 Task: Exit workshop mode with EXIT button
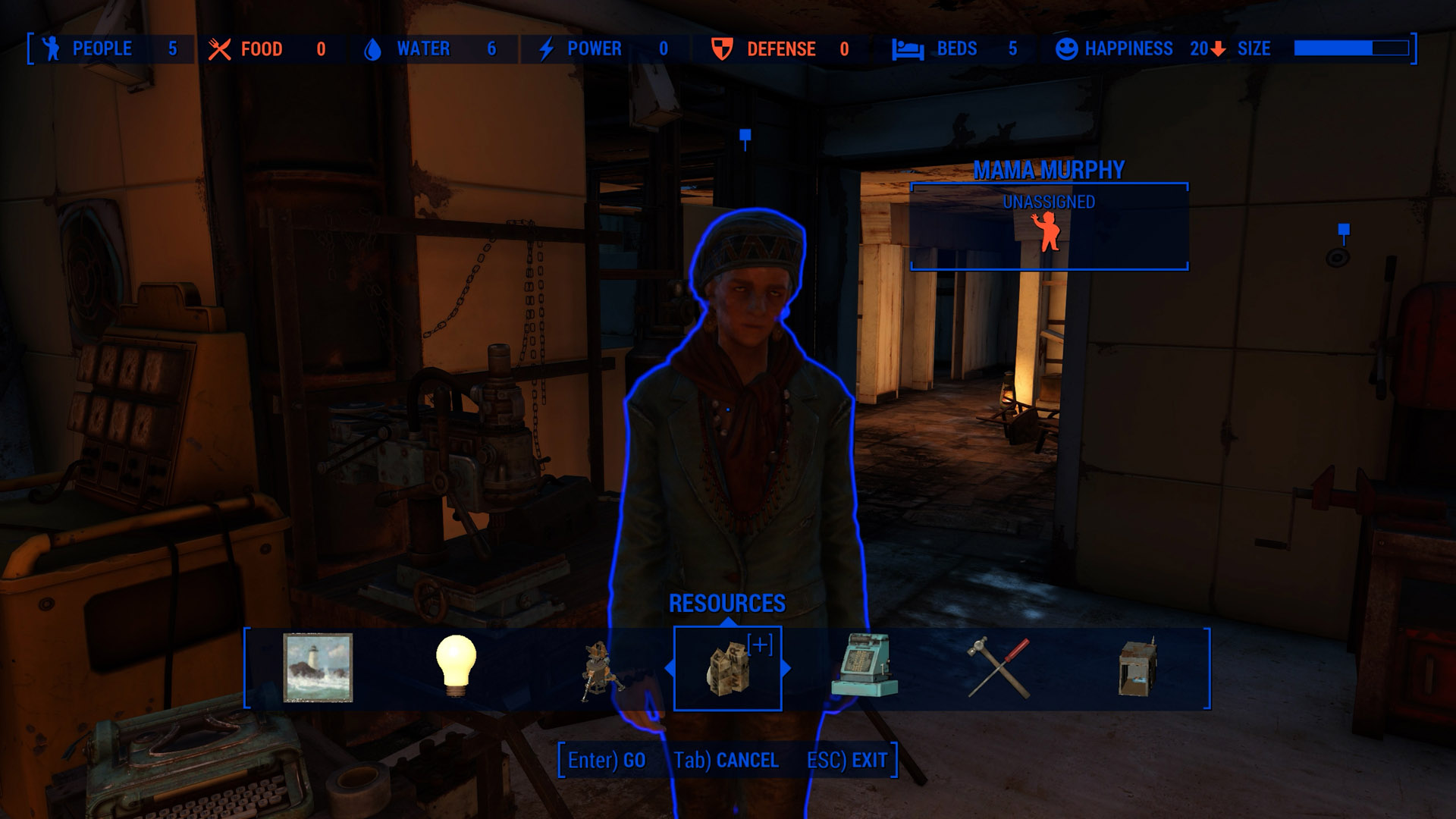tap(847, 760)
